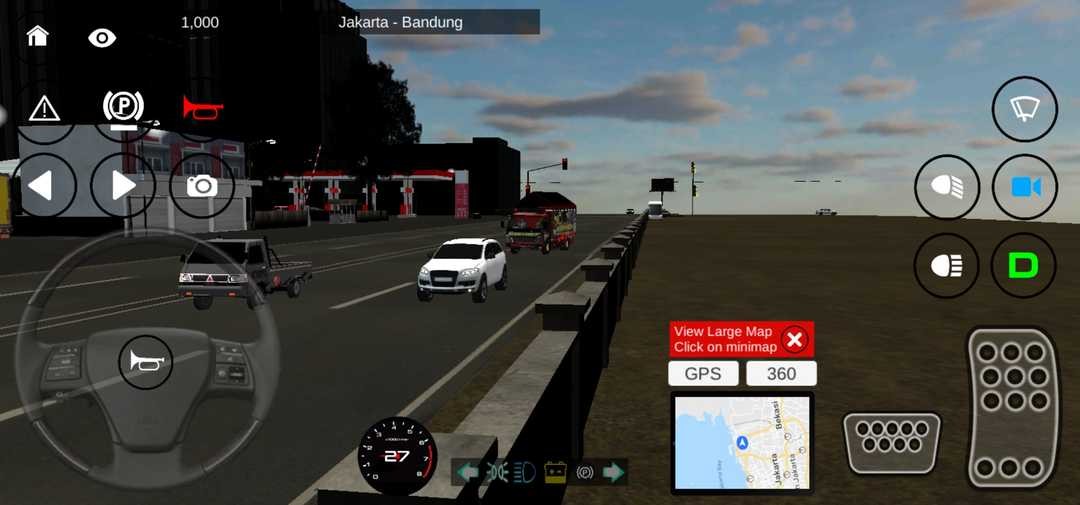Open the home menu icon
The height and width of the screenshot is (505, 1080).
pos(38,37)
